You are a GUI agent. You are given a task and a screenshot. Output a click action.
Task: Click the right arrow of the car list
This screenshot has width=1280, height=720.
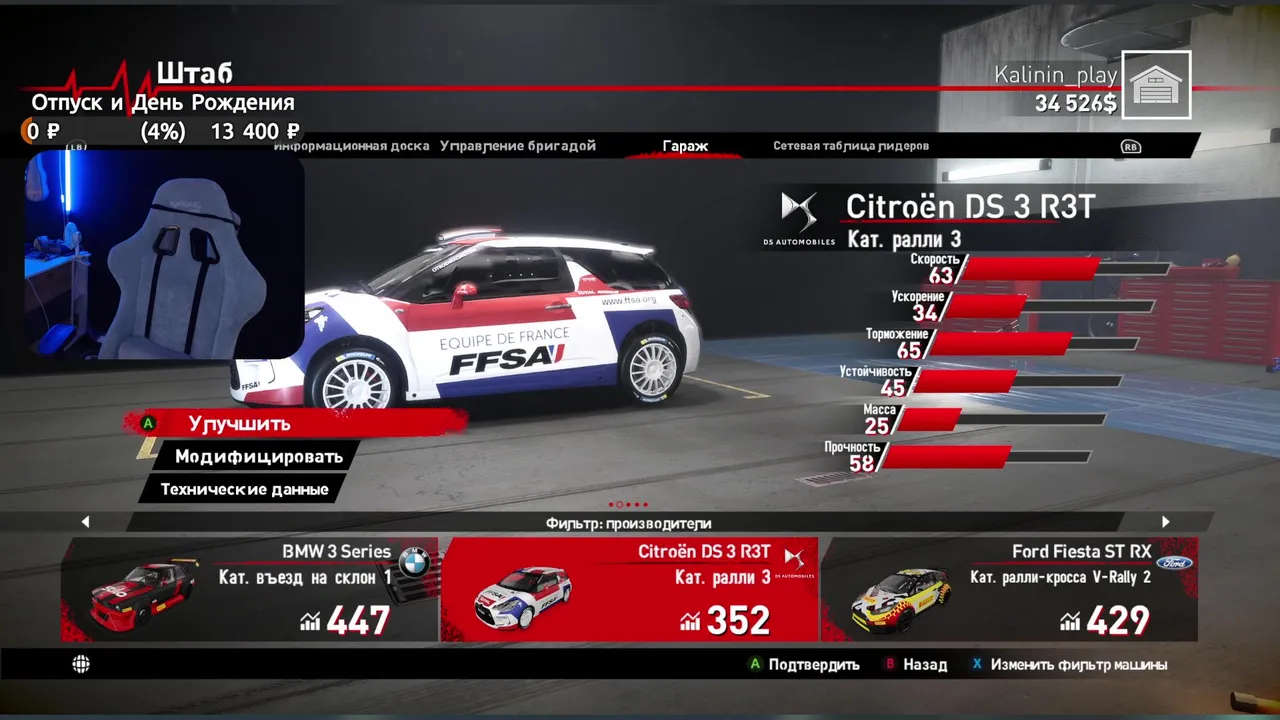click(x=1165, y=522)
